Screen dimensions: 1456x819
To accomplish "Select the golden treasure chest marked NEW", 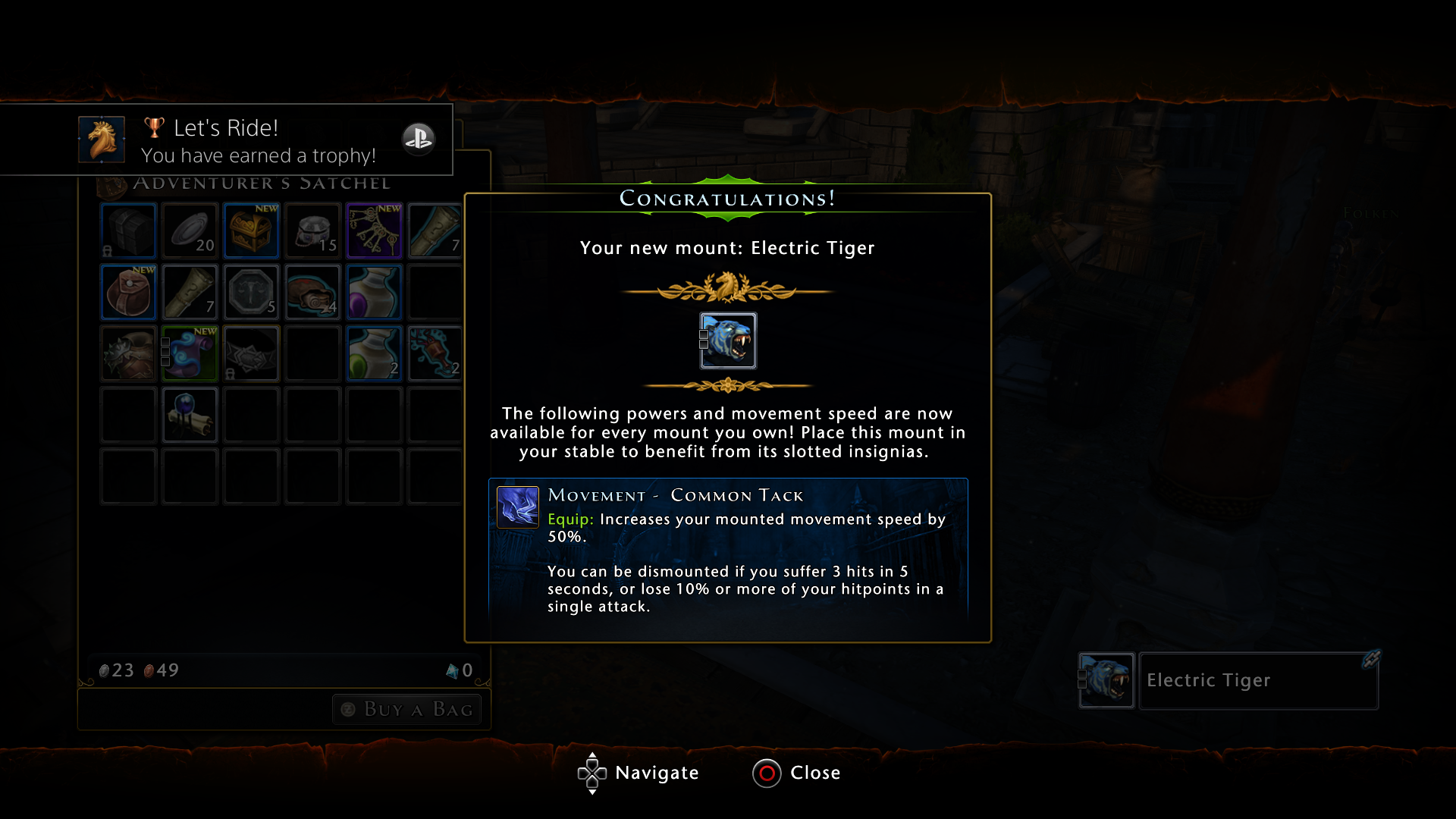I will [251, 231].
